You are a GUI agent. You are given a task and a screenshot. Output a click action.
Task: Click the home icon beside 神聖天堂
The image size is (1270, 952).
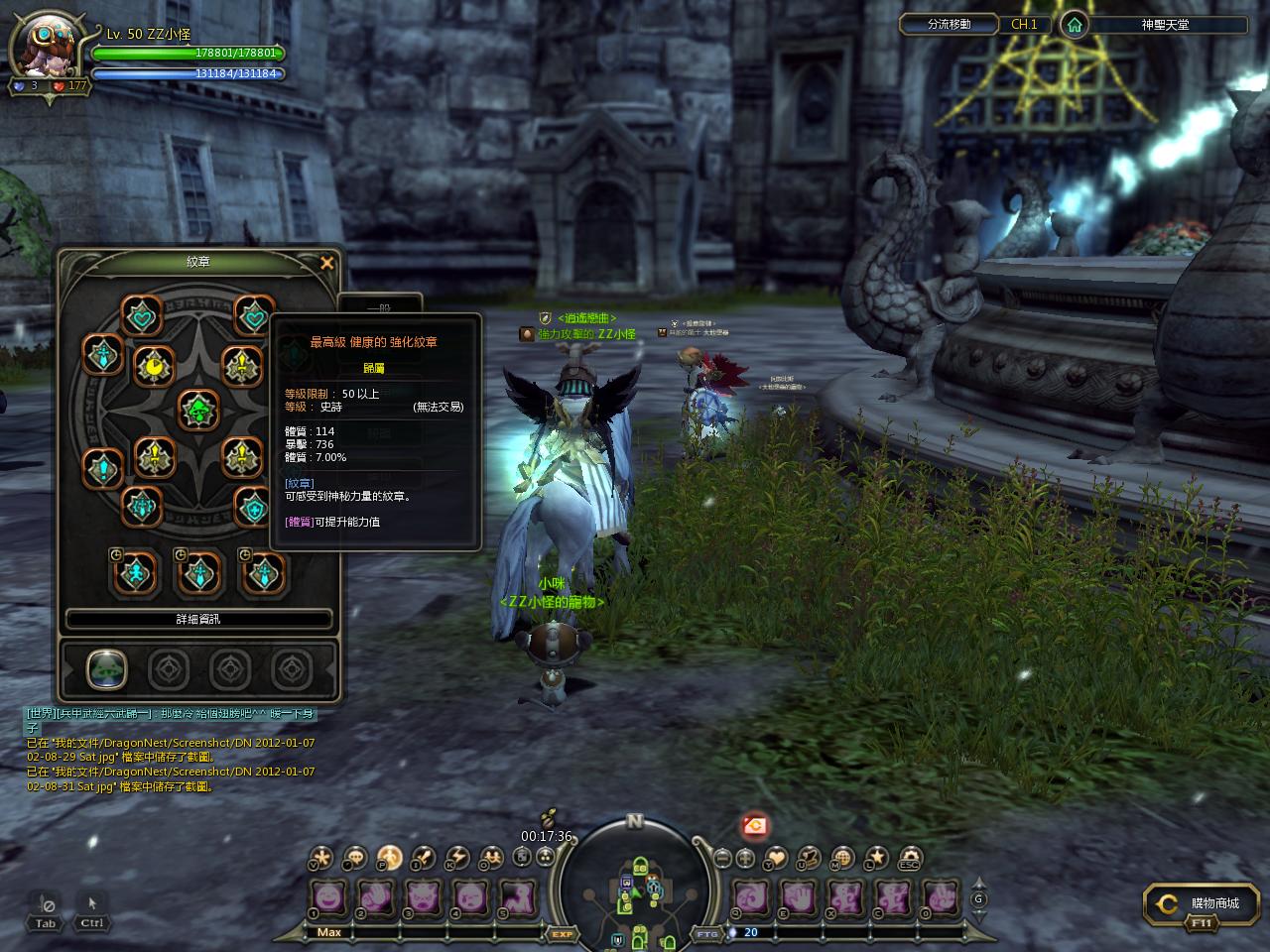(x=1074, y=25)
